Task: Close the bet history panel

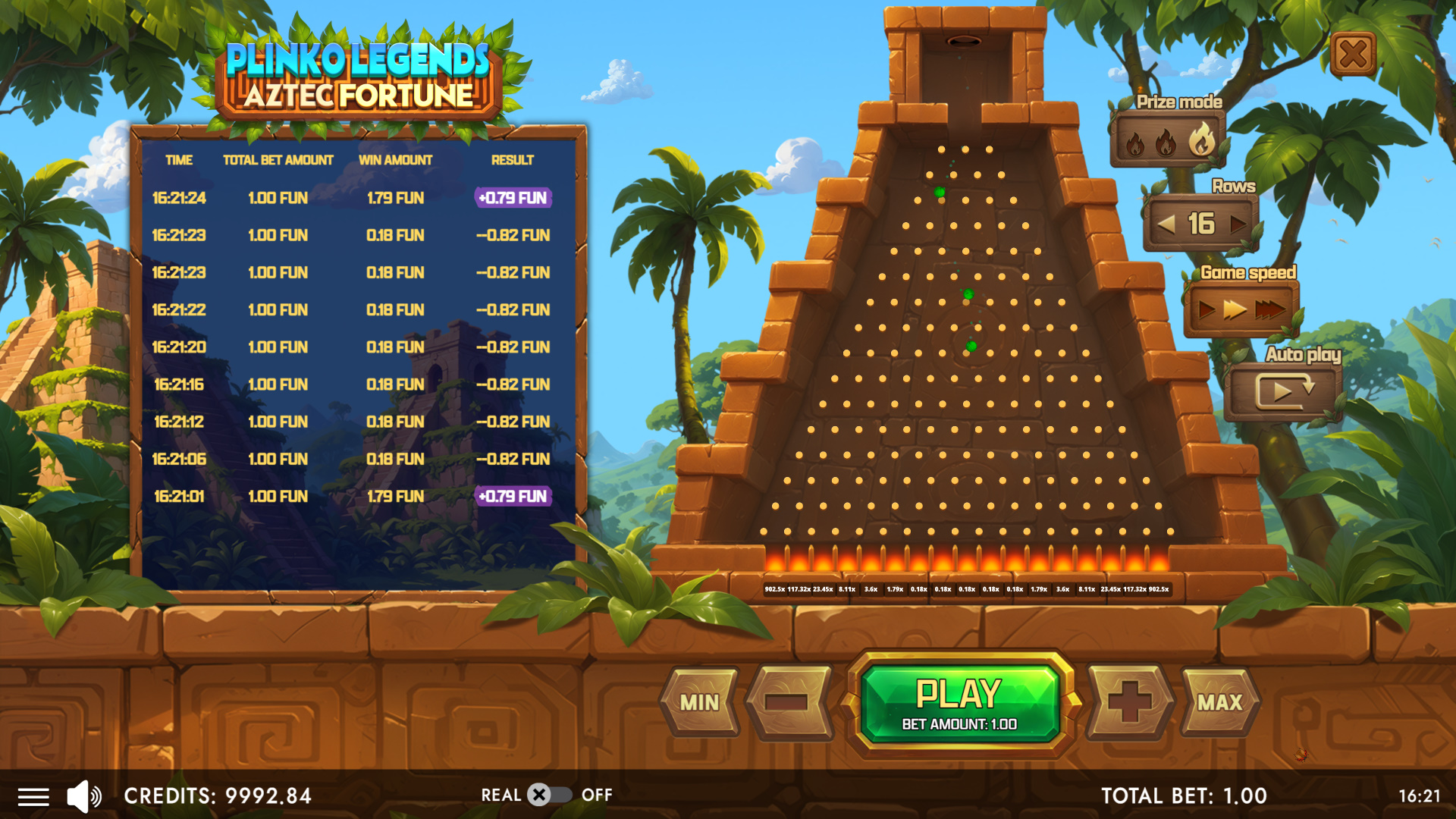Action: tap(1353, 55)
